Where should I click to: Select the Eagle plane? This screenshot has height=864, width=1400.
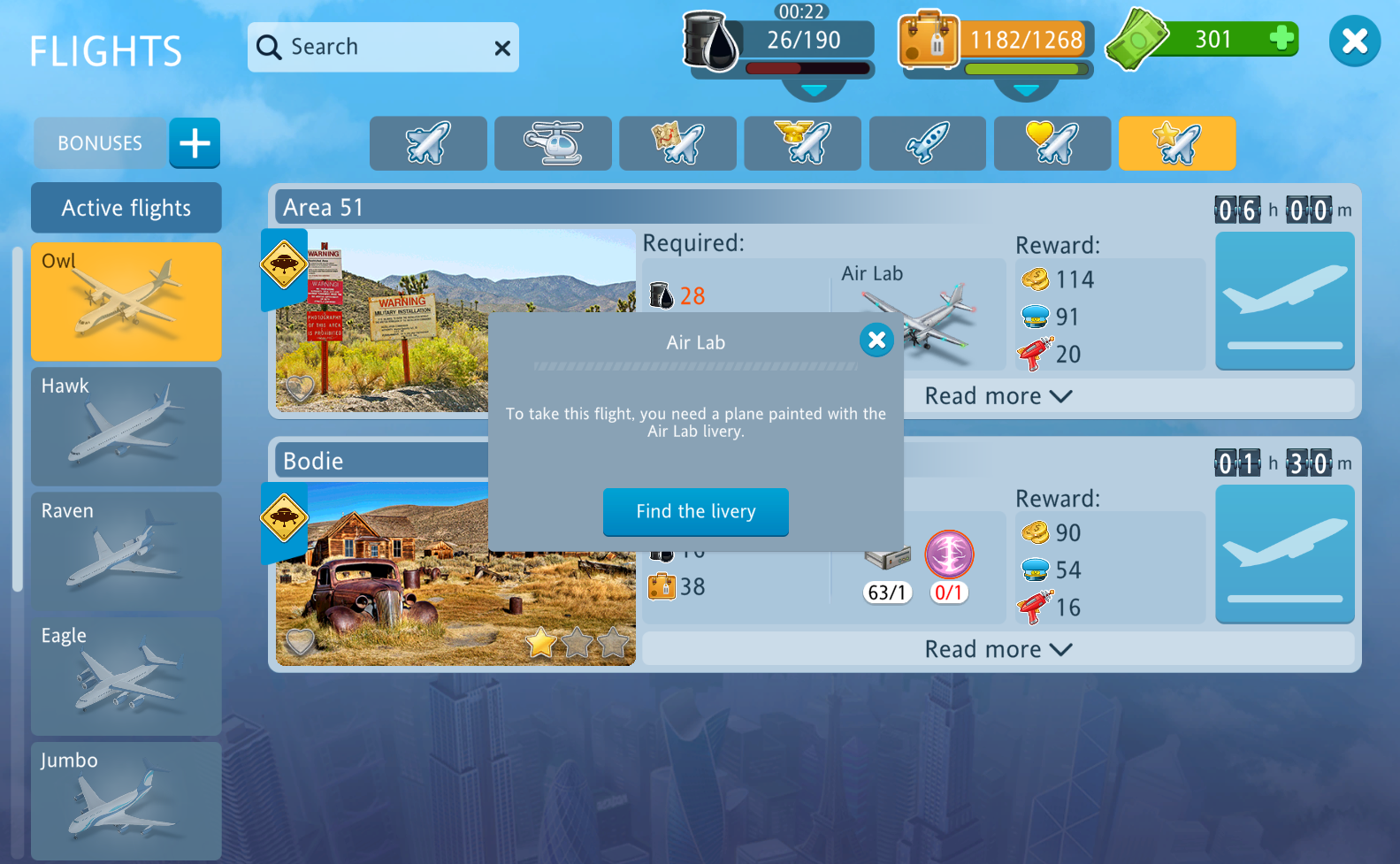tap(126, 676)
